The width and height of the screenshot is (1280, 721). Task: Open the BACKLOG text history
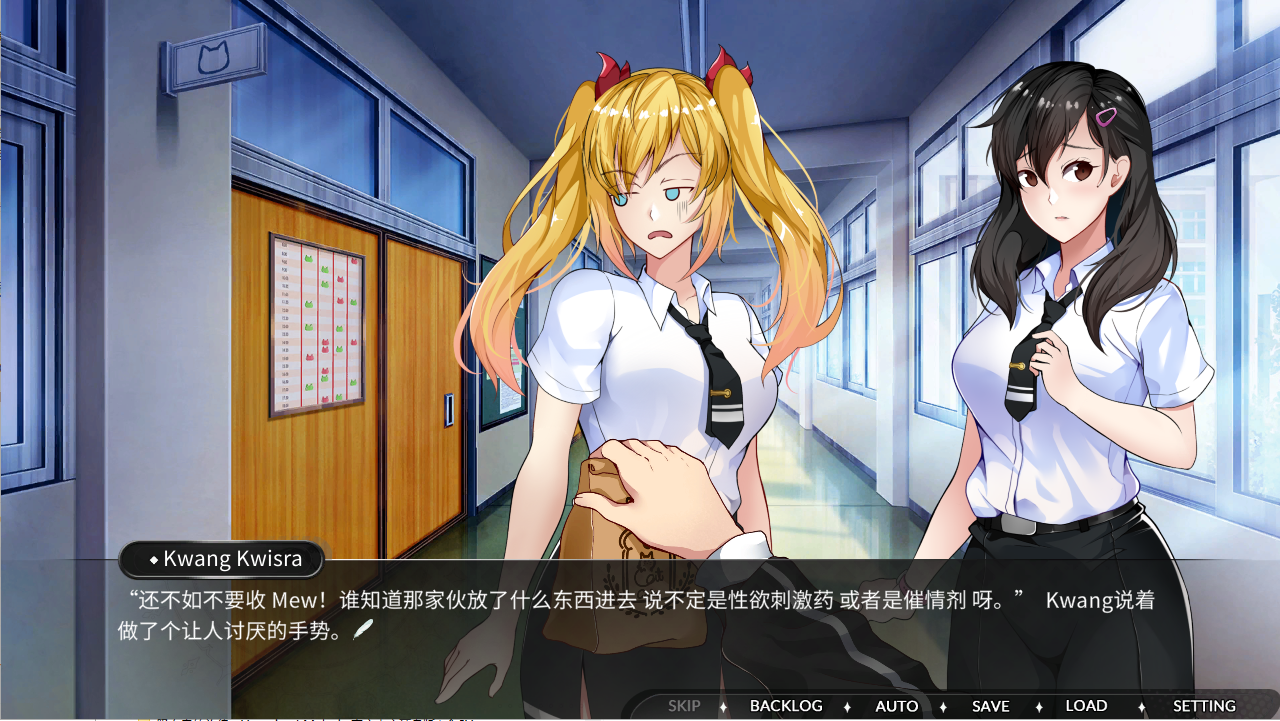(x=788, y=705)
